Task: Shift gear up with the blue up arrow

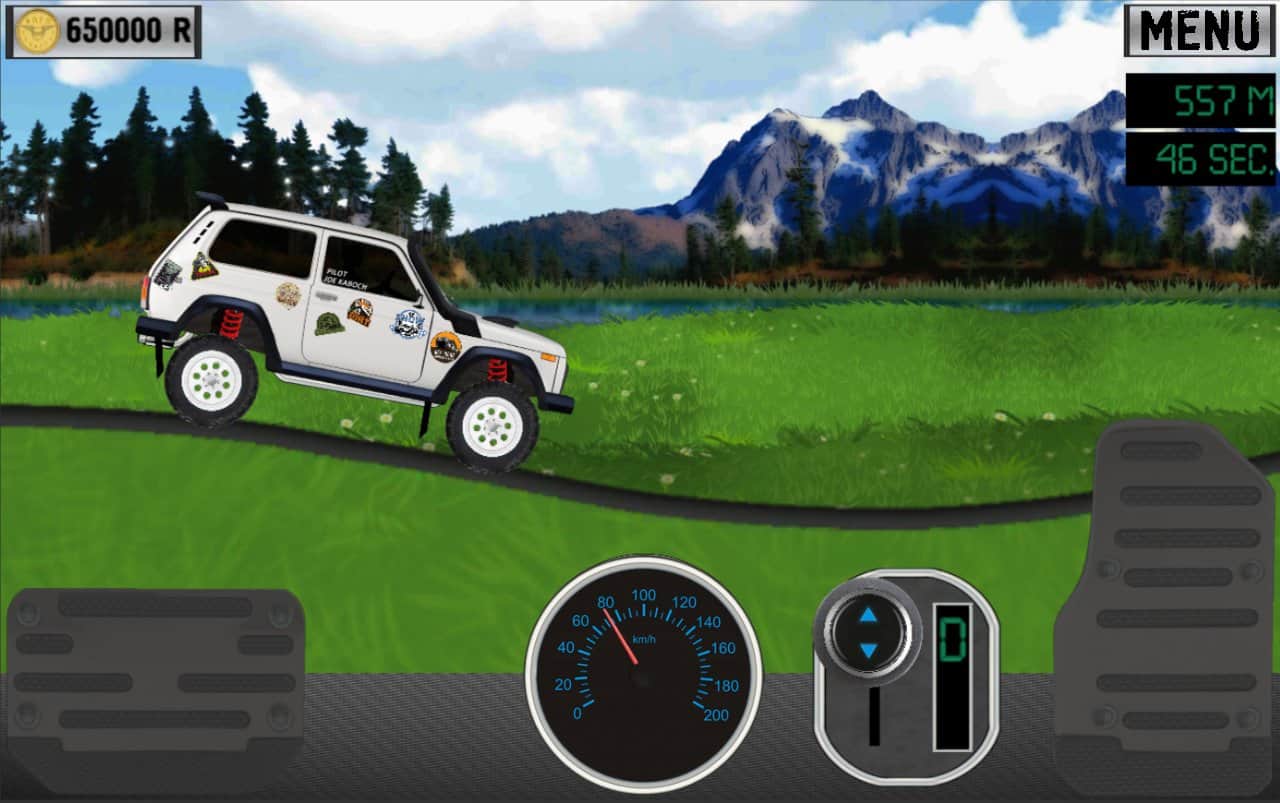Action: click(866, 615)
